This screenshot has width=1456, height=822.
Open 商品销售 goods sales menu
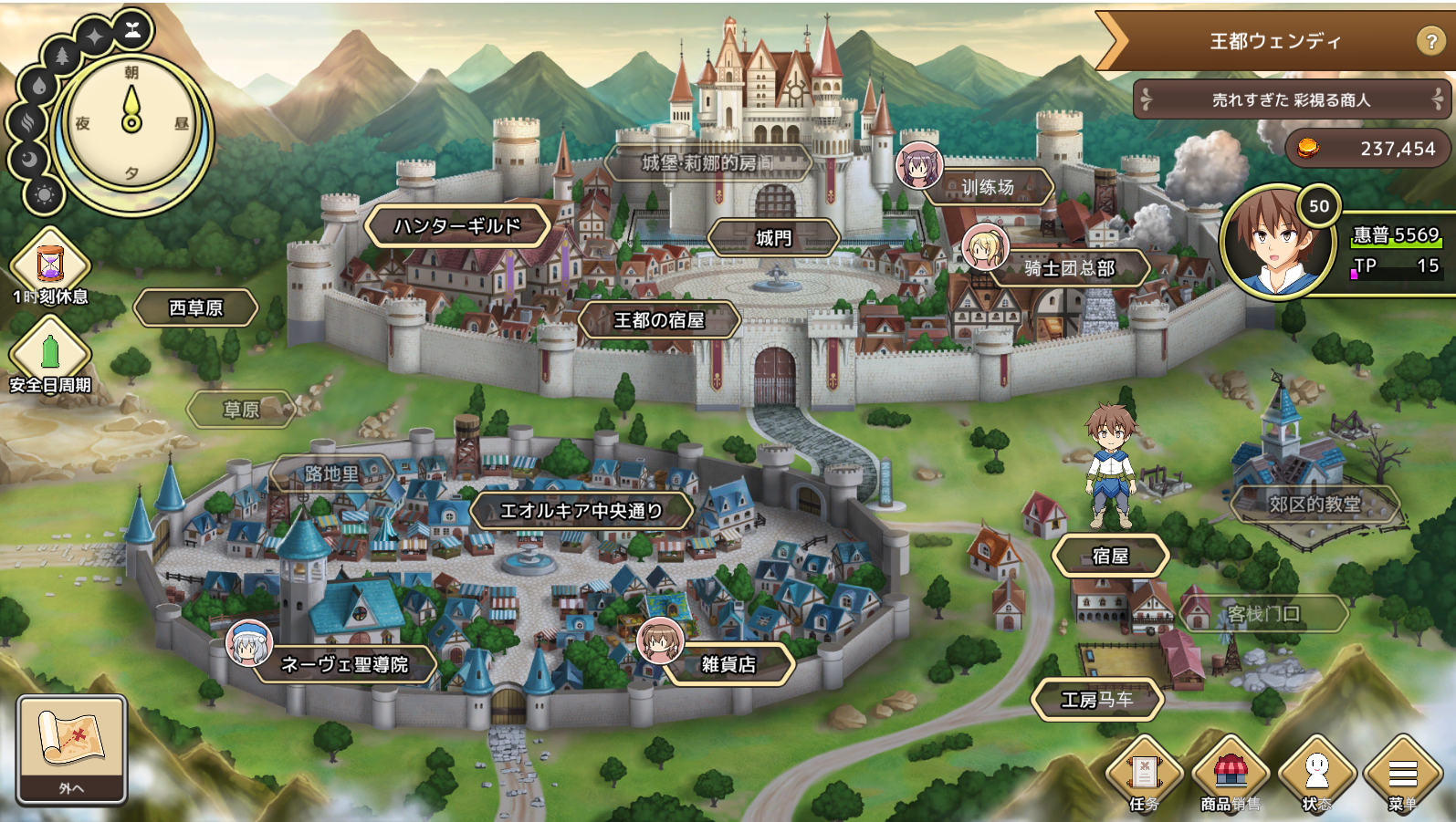[1231, 775]
